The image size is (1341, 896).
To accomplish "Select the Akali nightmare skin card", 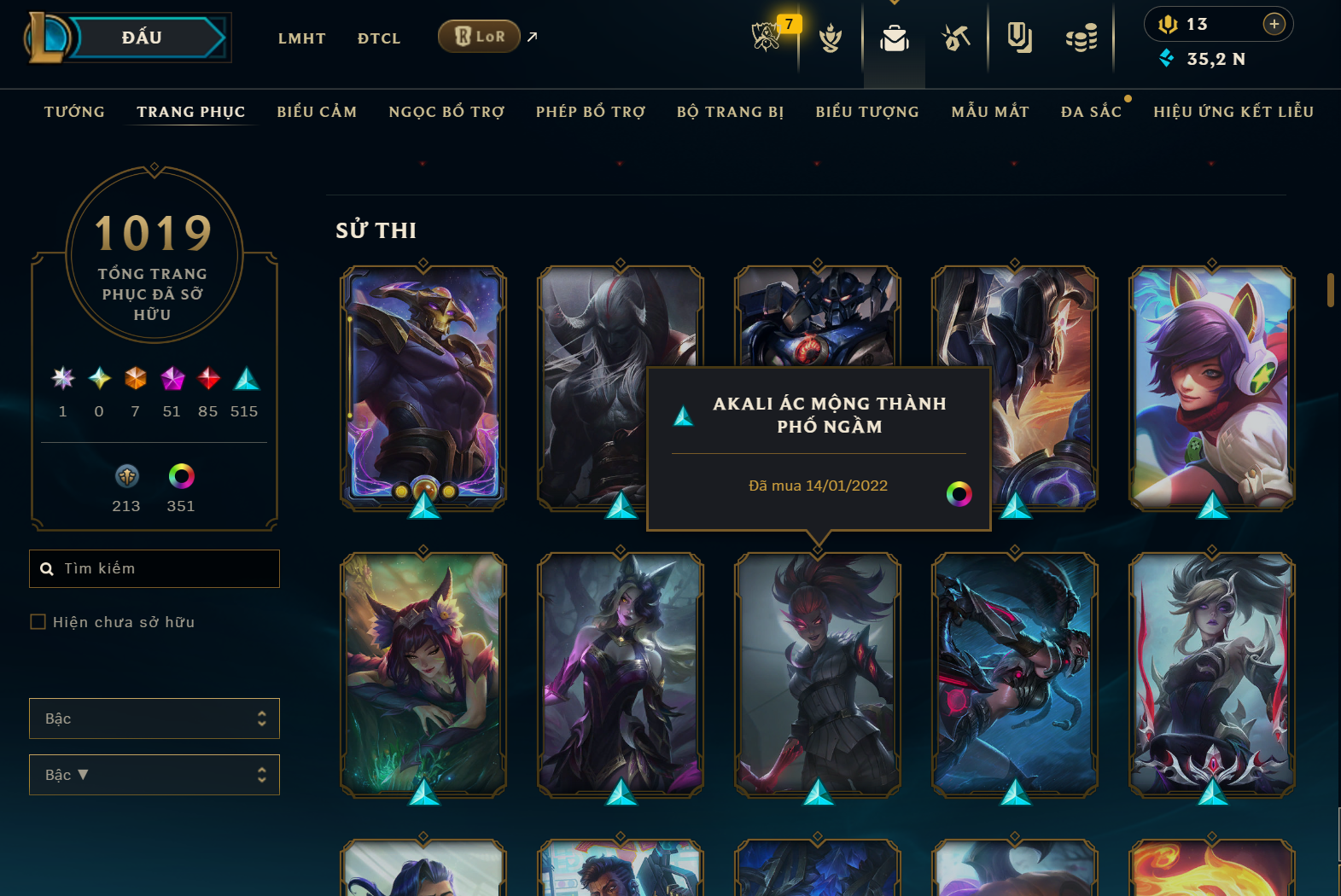I will (x=818, y=674).
